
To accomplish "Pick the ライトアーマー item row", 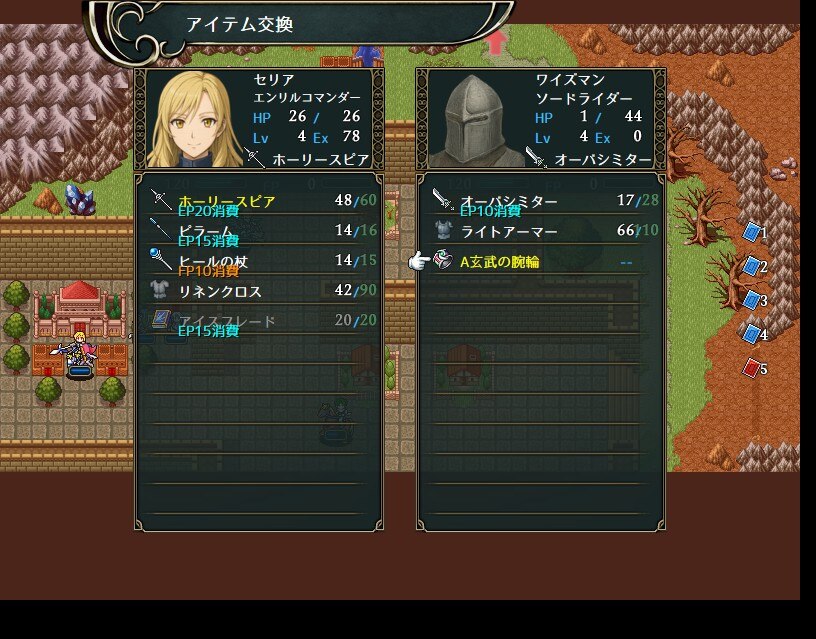I will point(540,231).
